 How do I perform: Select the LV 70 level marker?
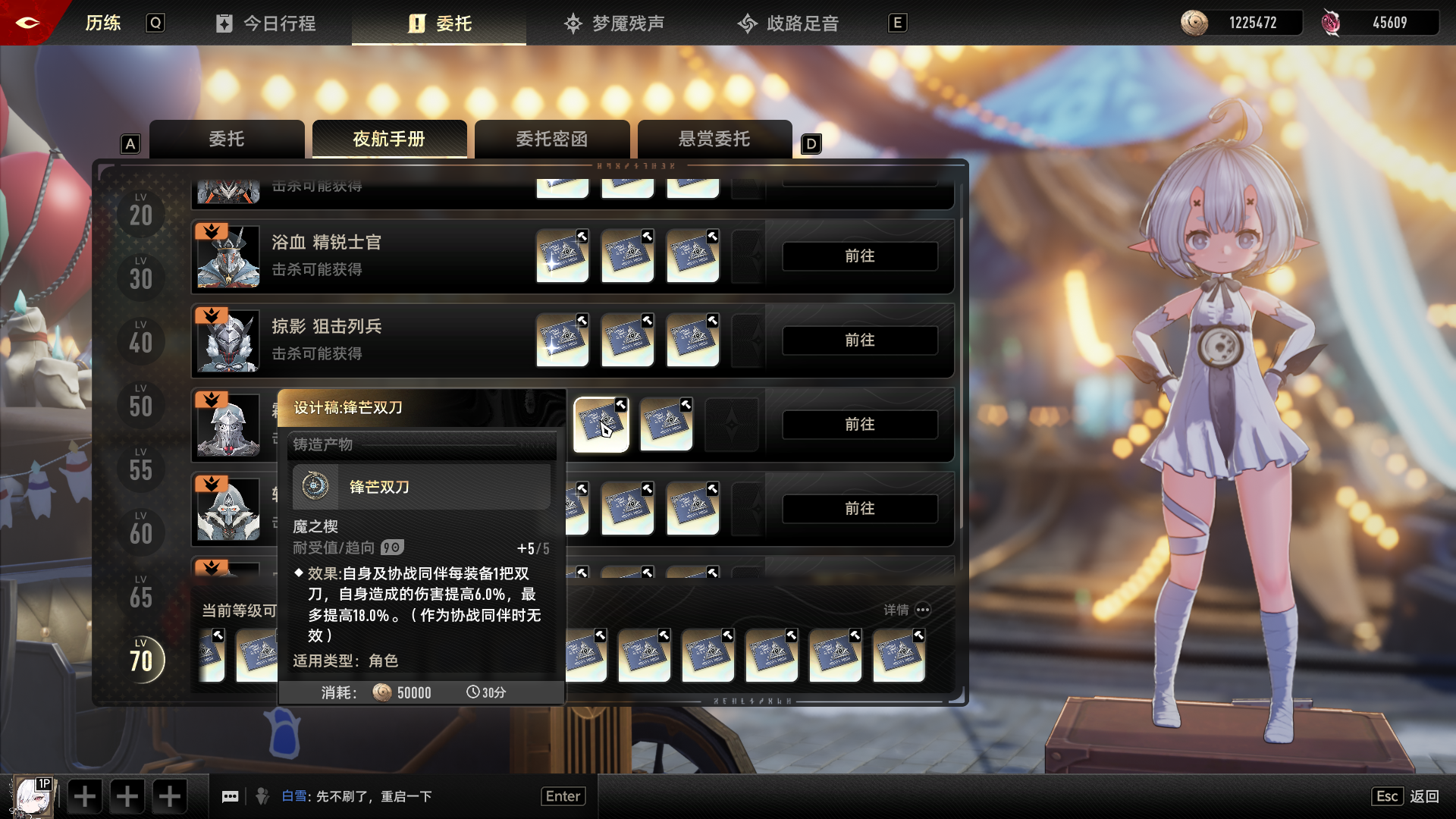(x=140, y=660)
